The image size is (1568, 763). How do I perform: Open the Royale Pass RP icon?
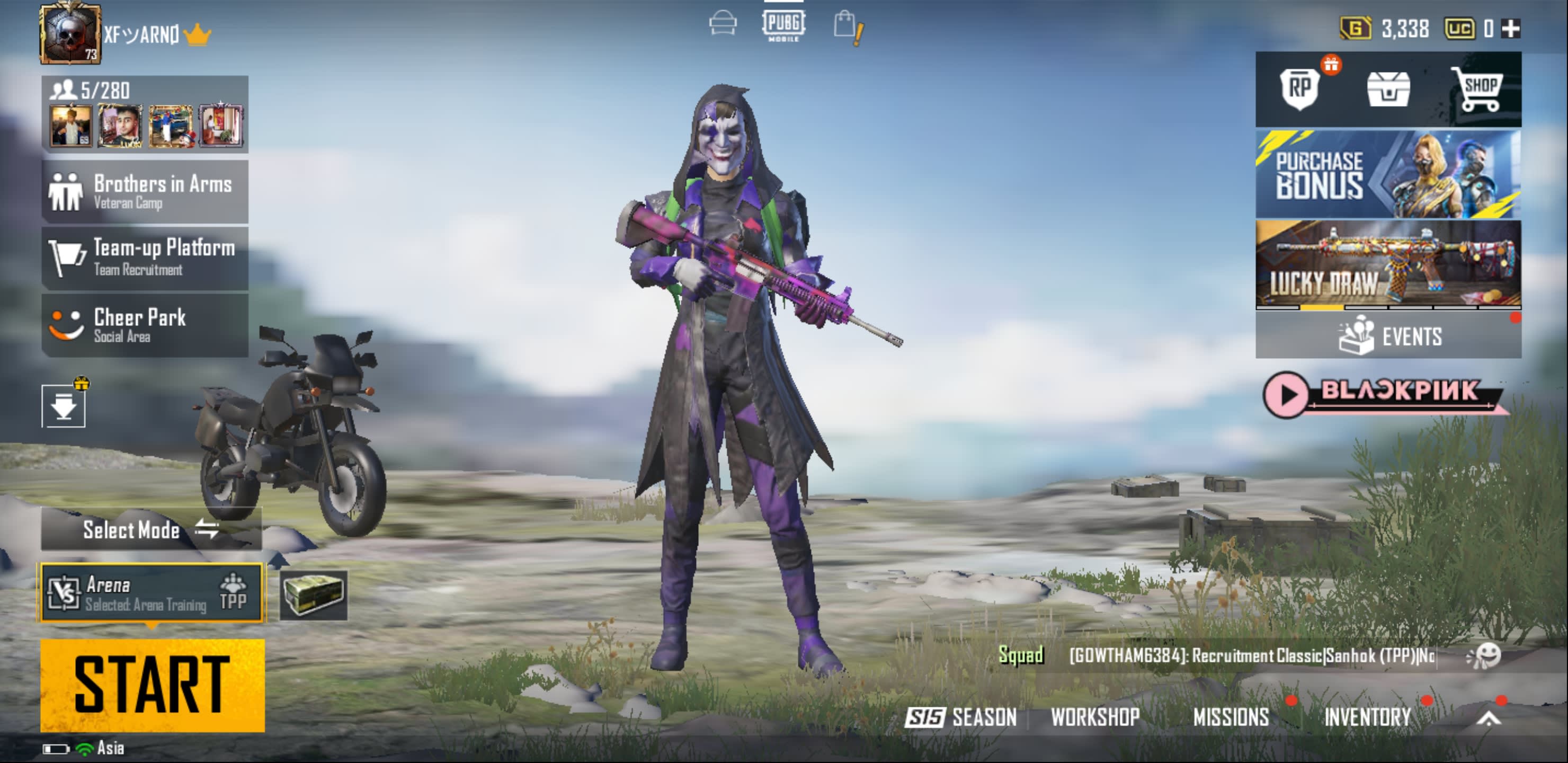pyautogui.click(x=1299, y=89)
